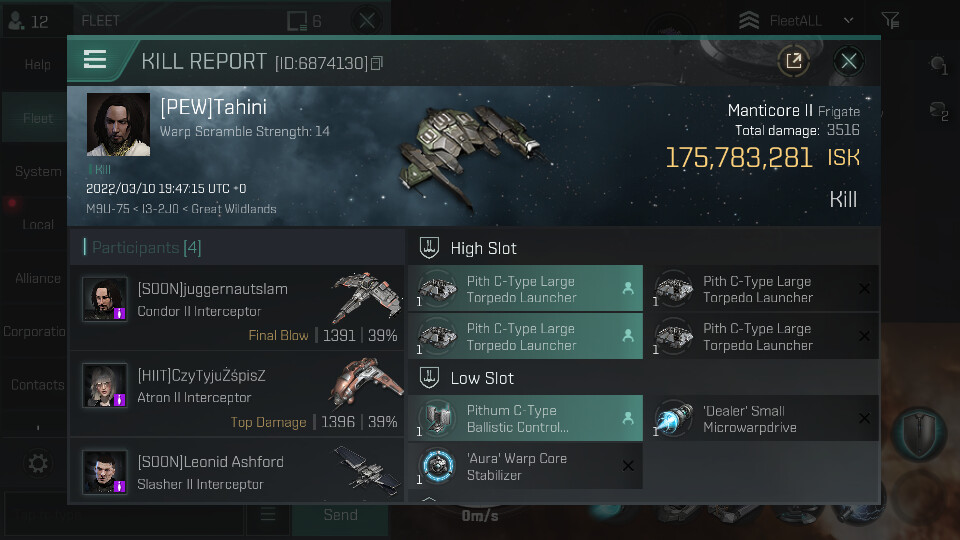Open the Kill Report hamburger menu
Screen dimensions: 960x540
95,60
